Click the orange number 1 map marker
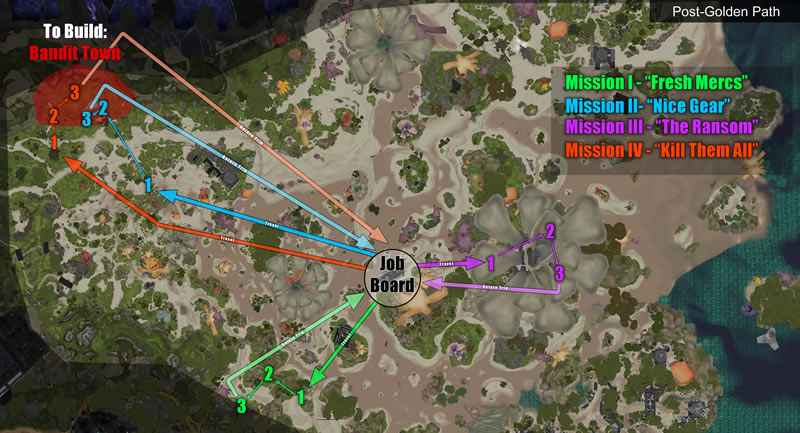 53,143
